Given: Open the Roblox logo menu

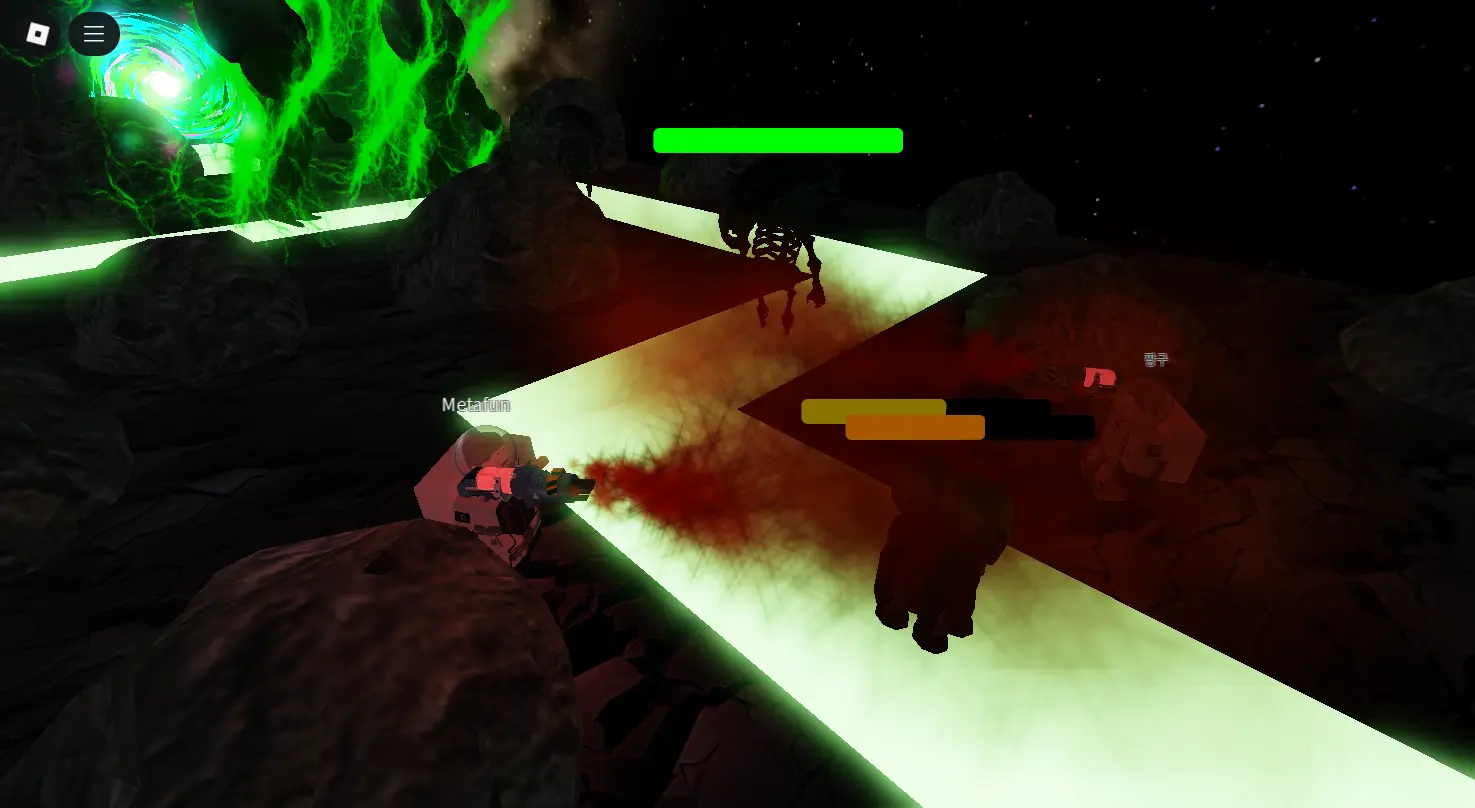Looking at the screenshot, I should click(37, 34).
